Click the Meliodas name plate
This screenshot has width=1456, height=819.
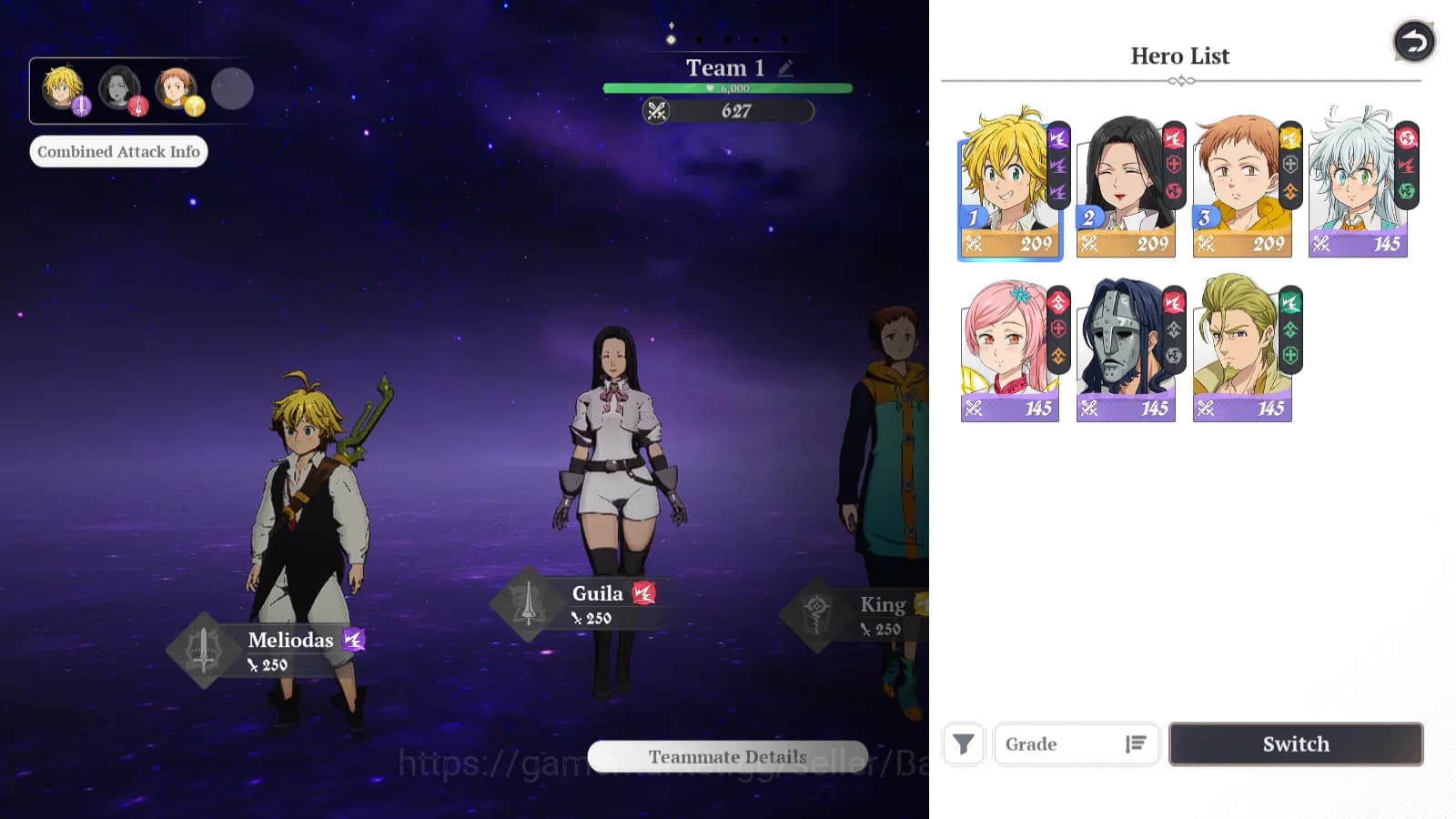point(289,650)
